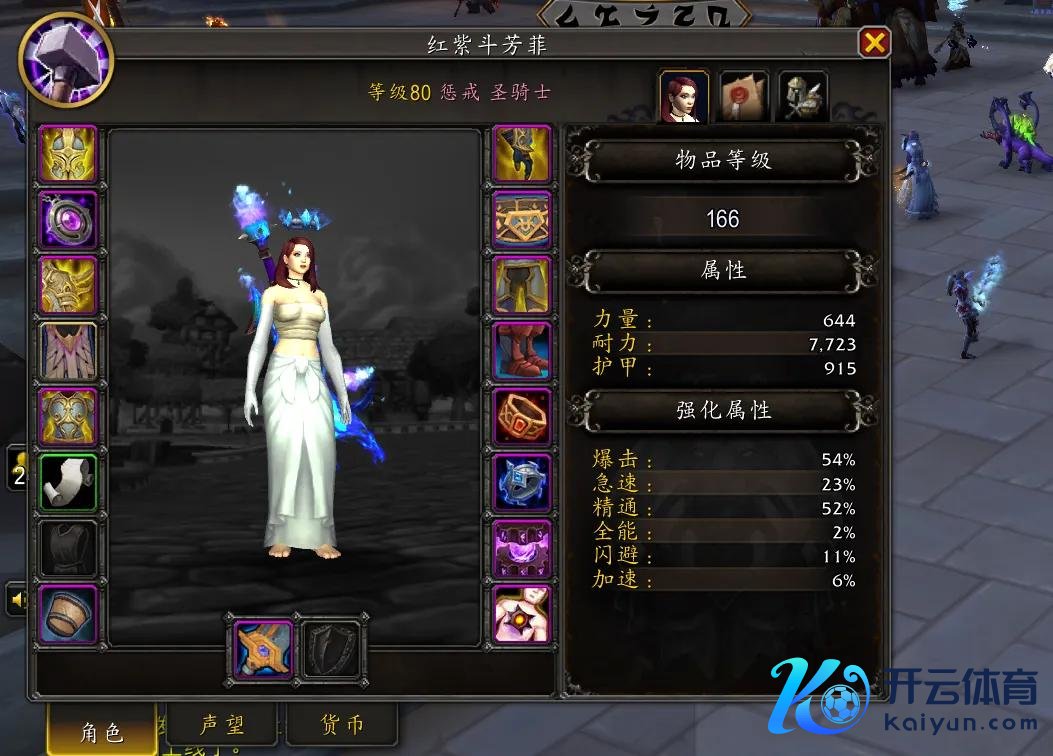Show the character stats pane with portrait icon
Viewport: 1053px width, 756px height.
pos(685,96)
